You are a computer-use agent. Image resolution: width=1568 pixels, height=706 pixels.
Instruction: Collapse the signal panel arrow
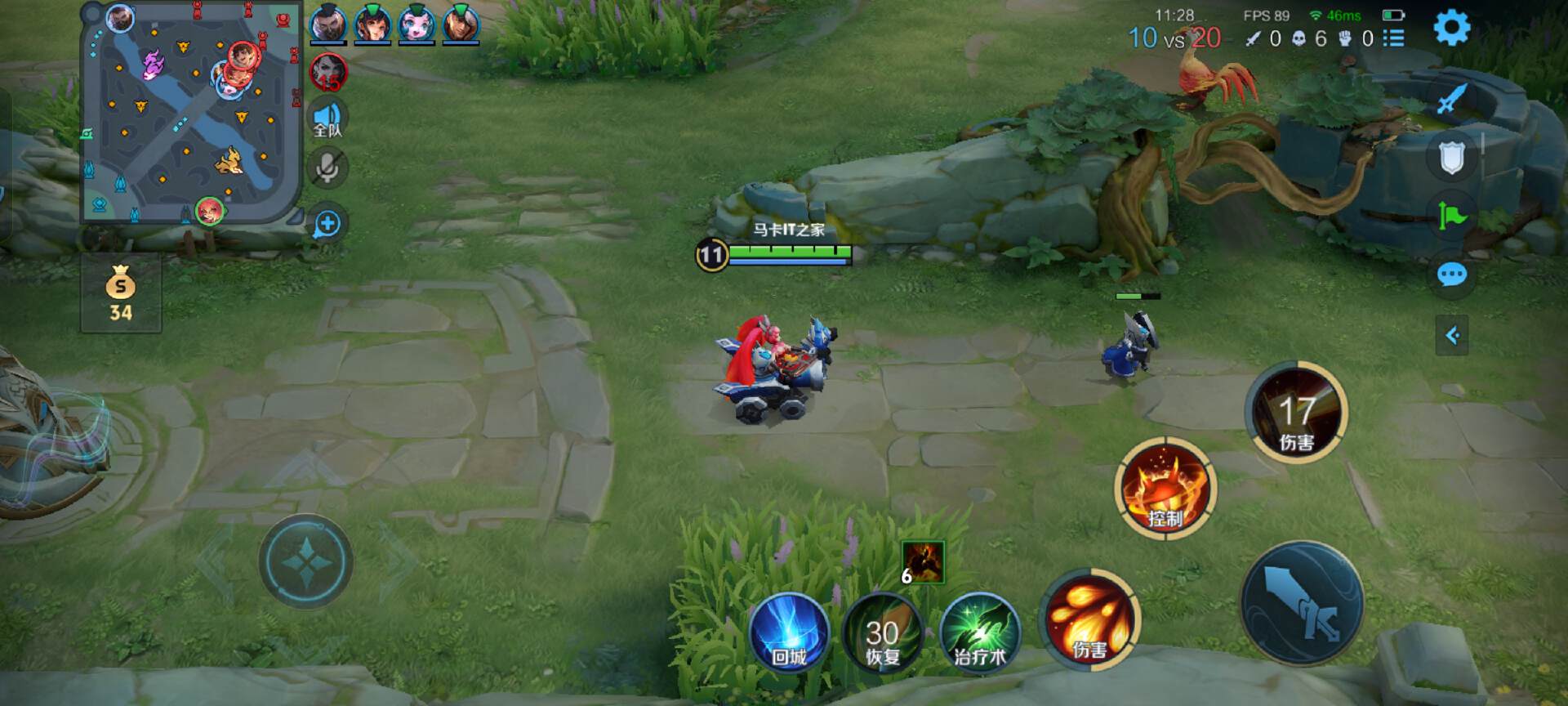[1452, 335]
